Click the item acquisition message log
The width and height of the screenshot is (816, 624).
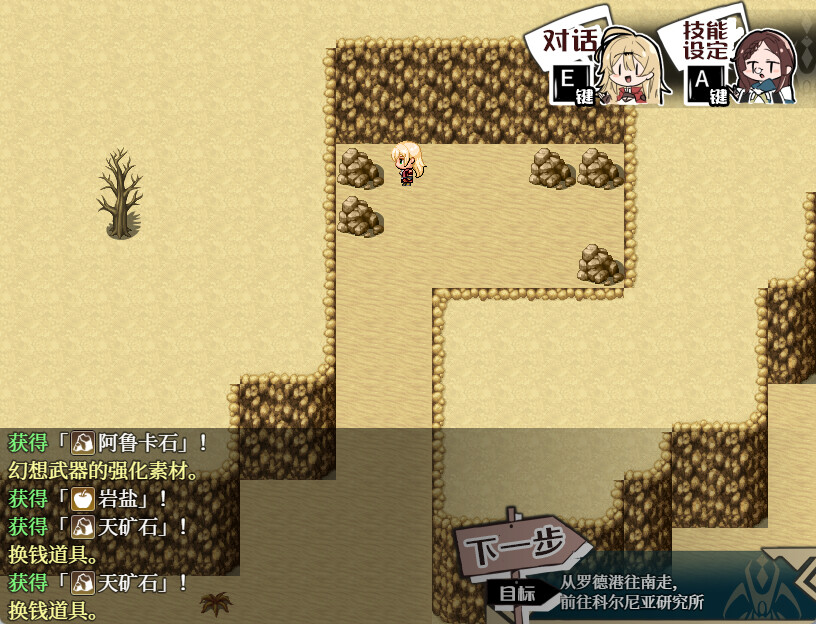[x=120, y=526]
